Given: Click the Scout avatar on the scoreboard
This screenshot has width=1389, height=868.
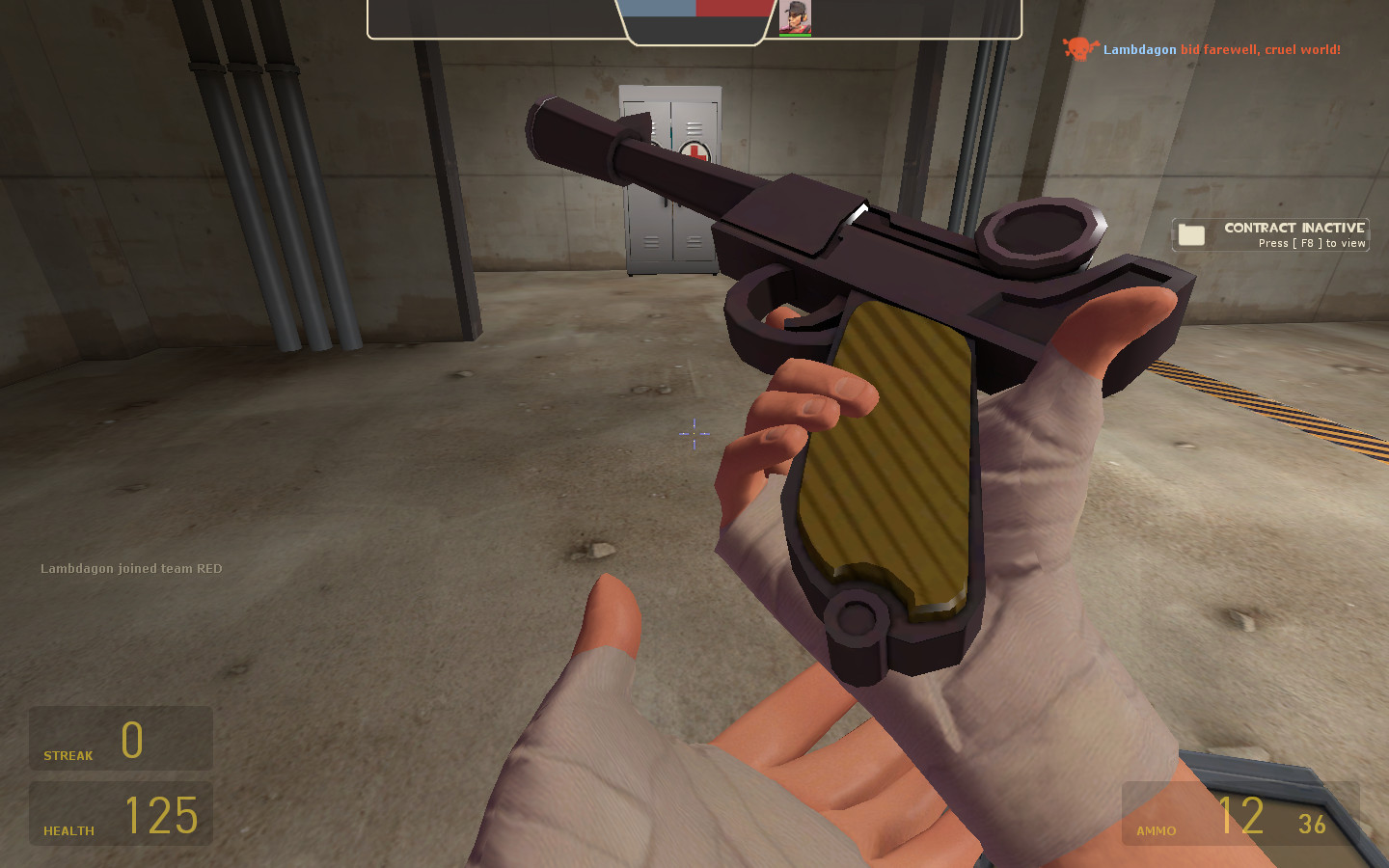Looking at the screenshot, I should [797, 16].
